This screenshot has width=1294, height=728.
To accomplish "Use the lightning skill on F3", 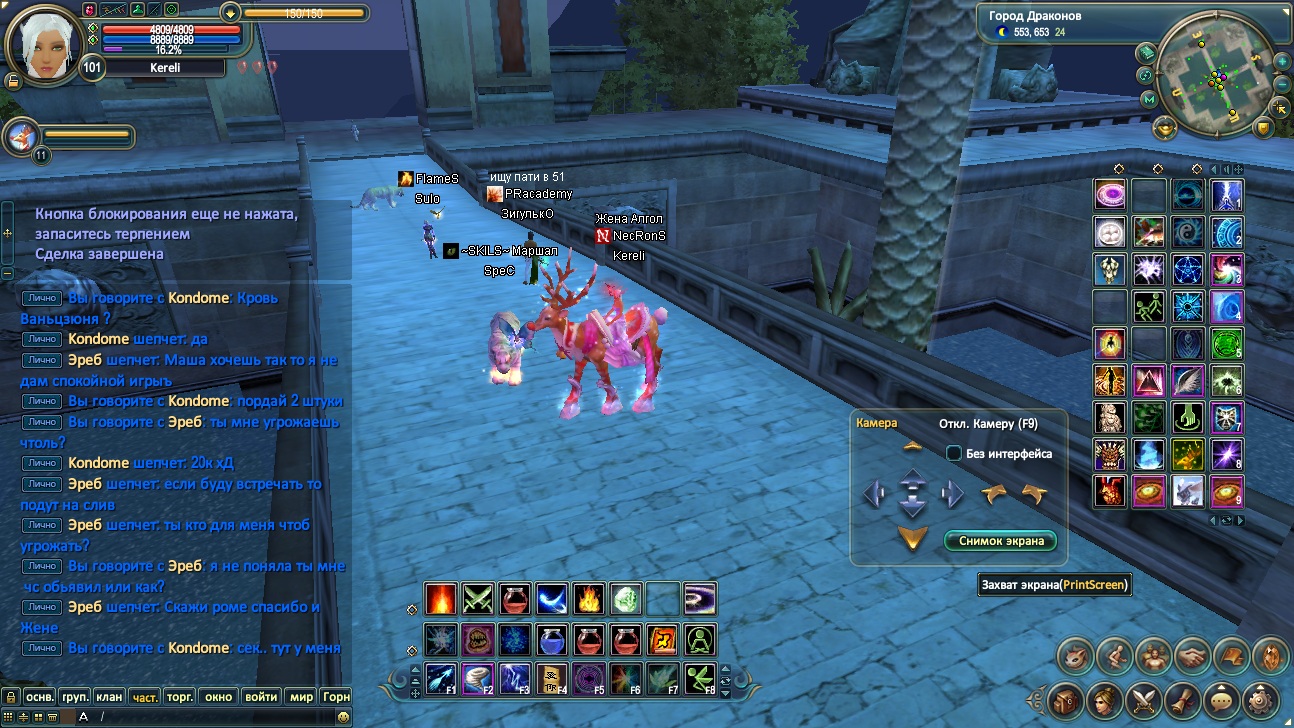I will (514, 679).
